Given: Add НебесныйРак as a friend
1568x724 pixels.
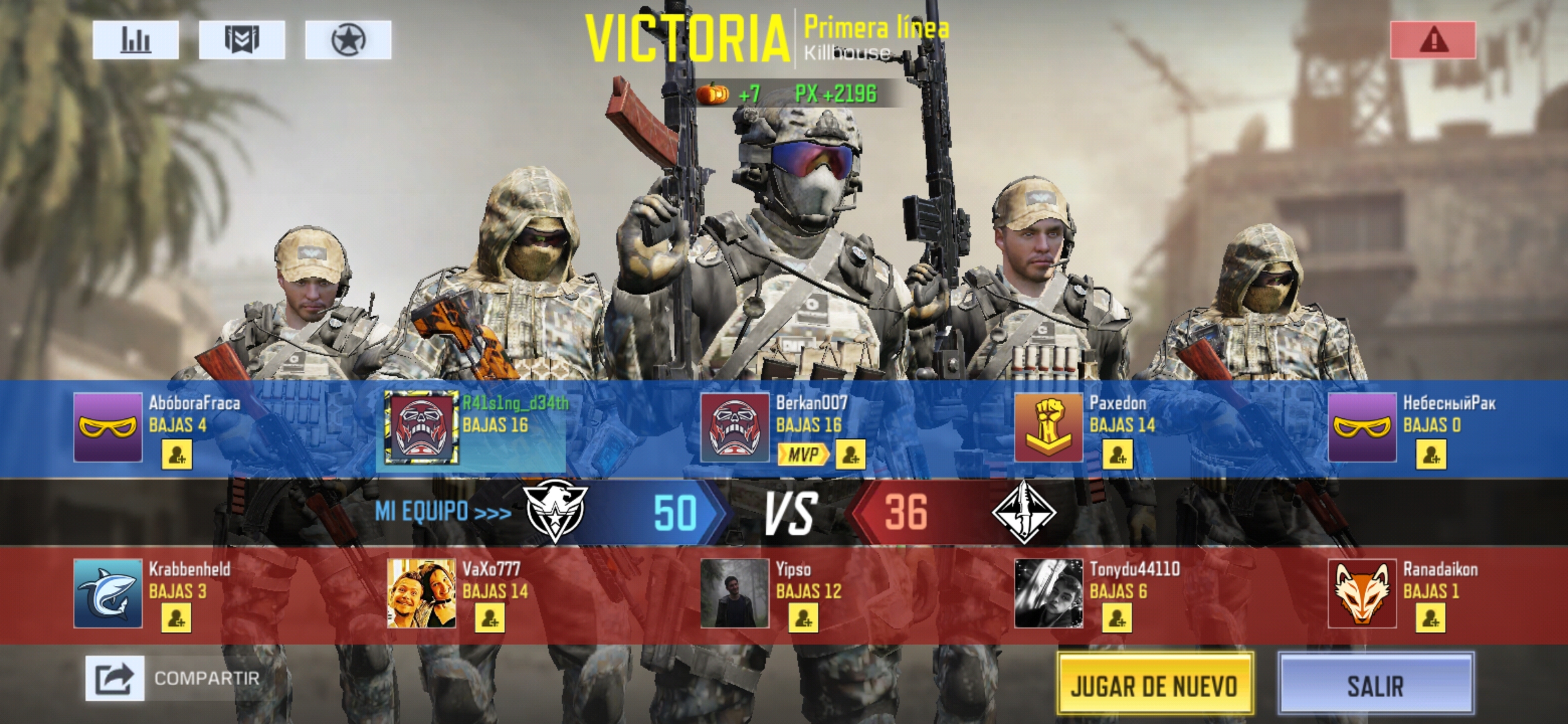Looking at the screenshot, I should click(x=1431, y=455).
